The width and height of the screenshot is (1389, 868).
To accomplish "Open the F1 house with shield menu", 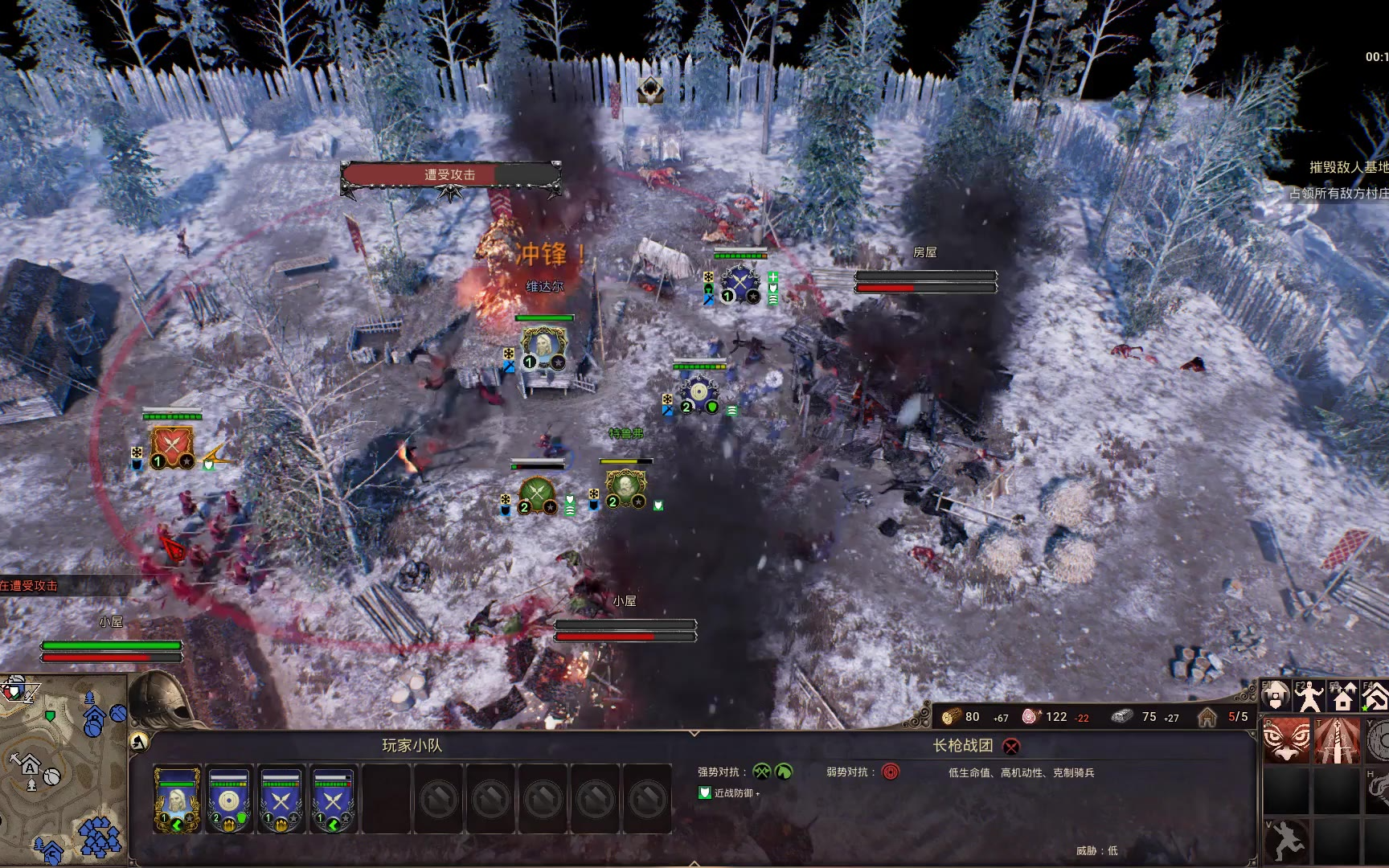I will click(1275, 696).
